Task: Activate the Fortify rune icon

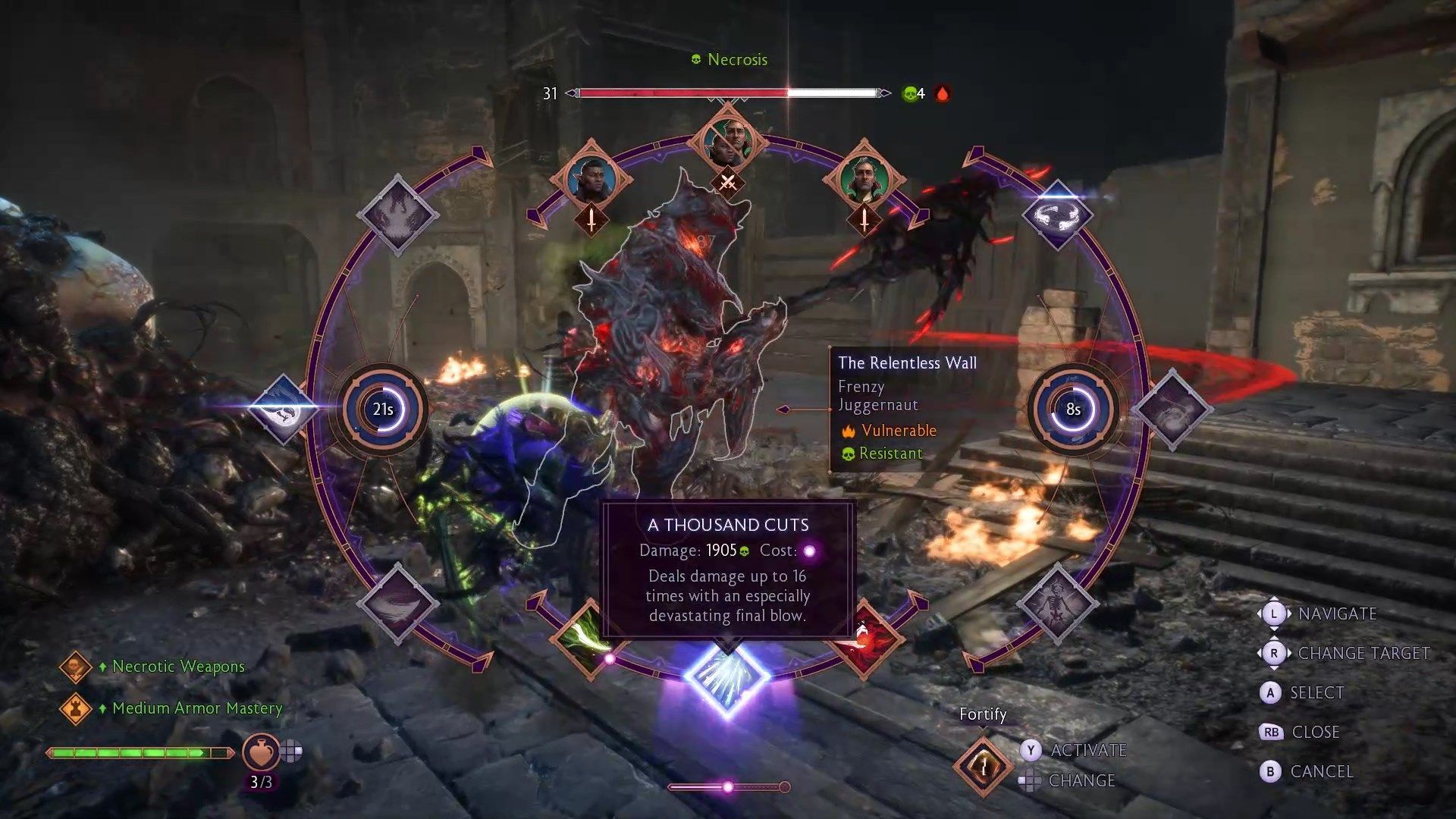Action: (983, 766)
